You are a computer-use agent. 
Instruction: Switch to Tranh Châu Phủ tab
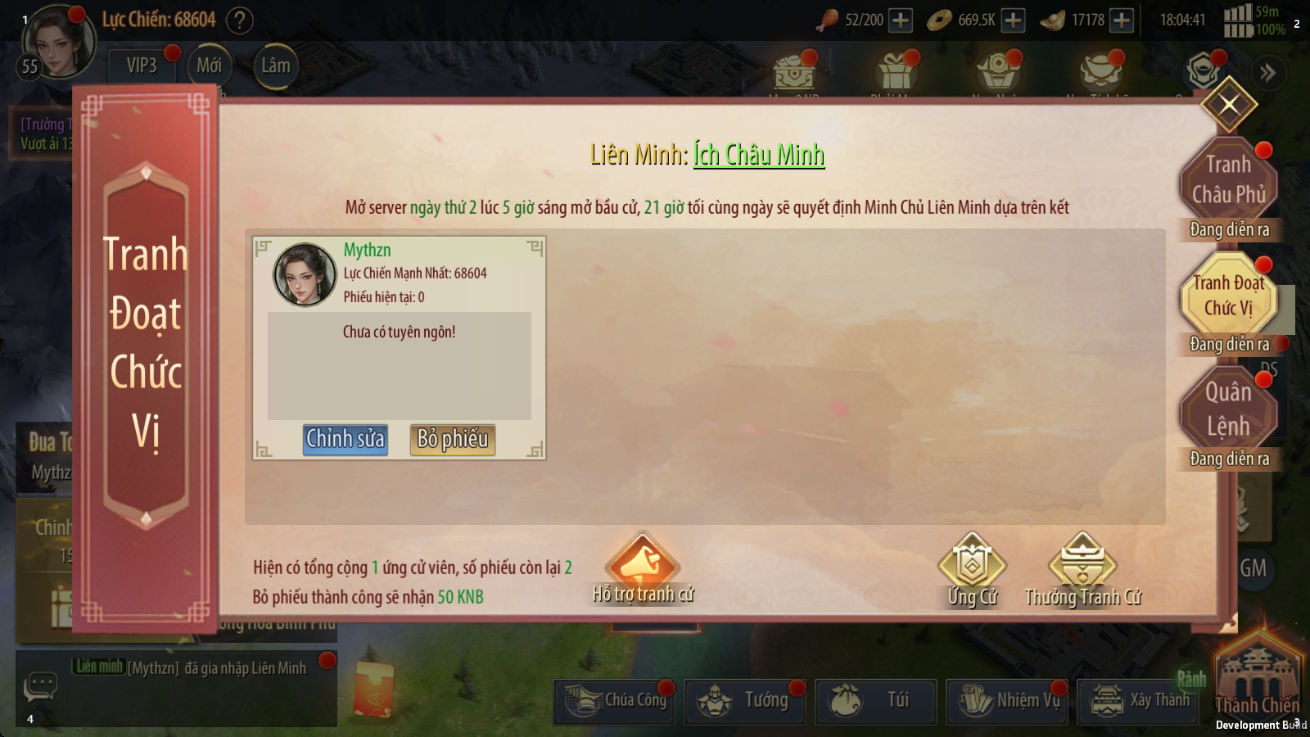[1228, 180]
